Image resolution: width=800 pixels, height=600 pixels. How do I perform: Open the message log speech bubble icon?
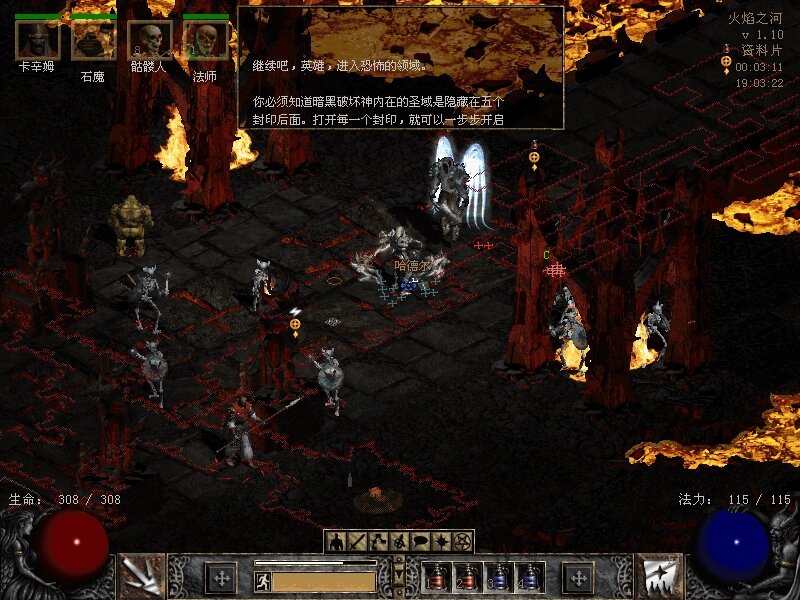point(420,541)
